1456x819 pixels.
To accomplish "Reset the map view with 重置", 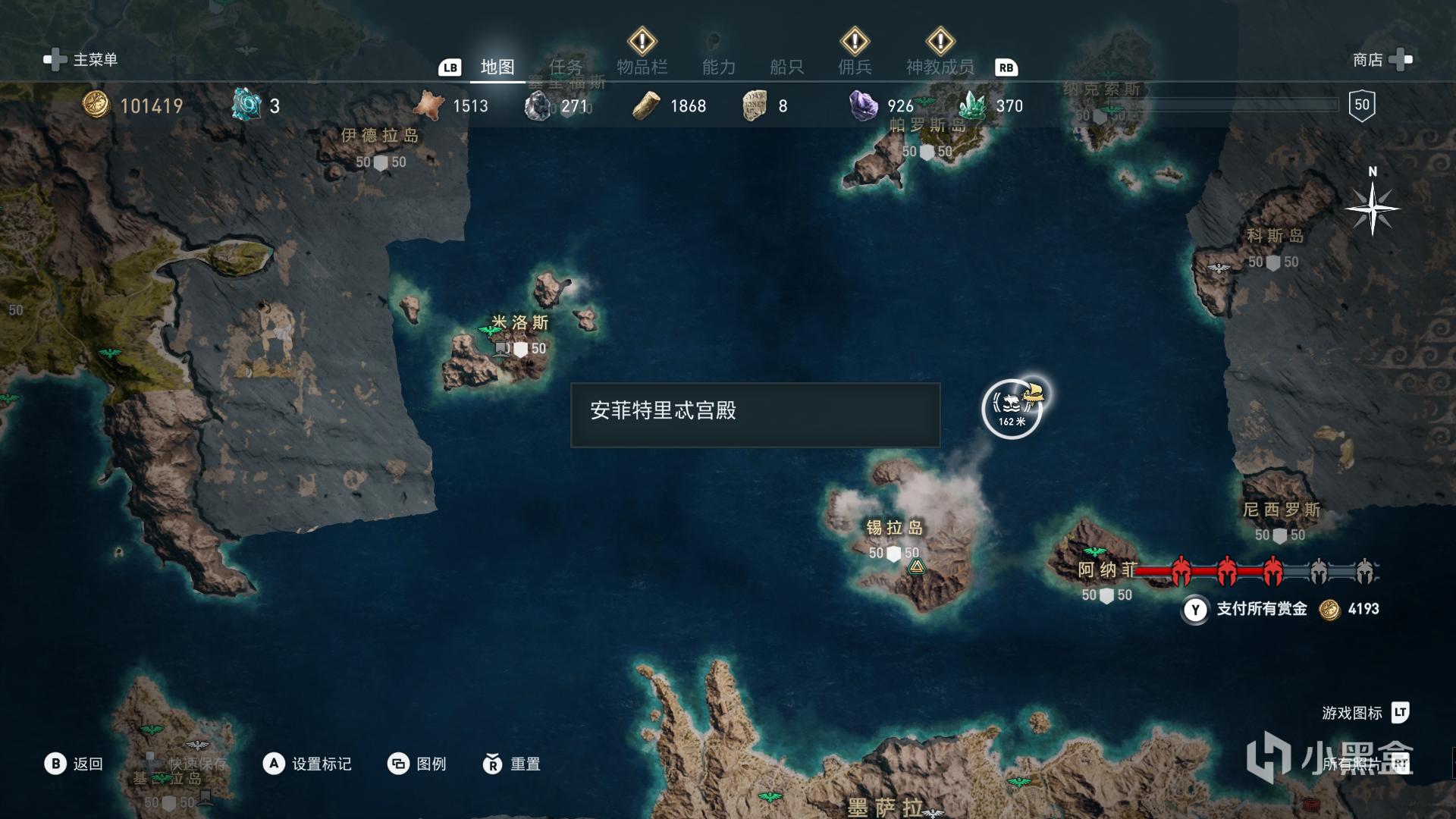I will (x=512, y=764).
